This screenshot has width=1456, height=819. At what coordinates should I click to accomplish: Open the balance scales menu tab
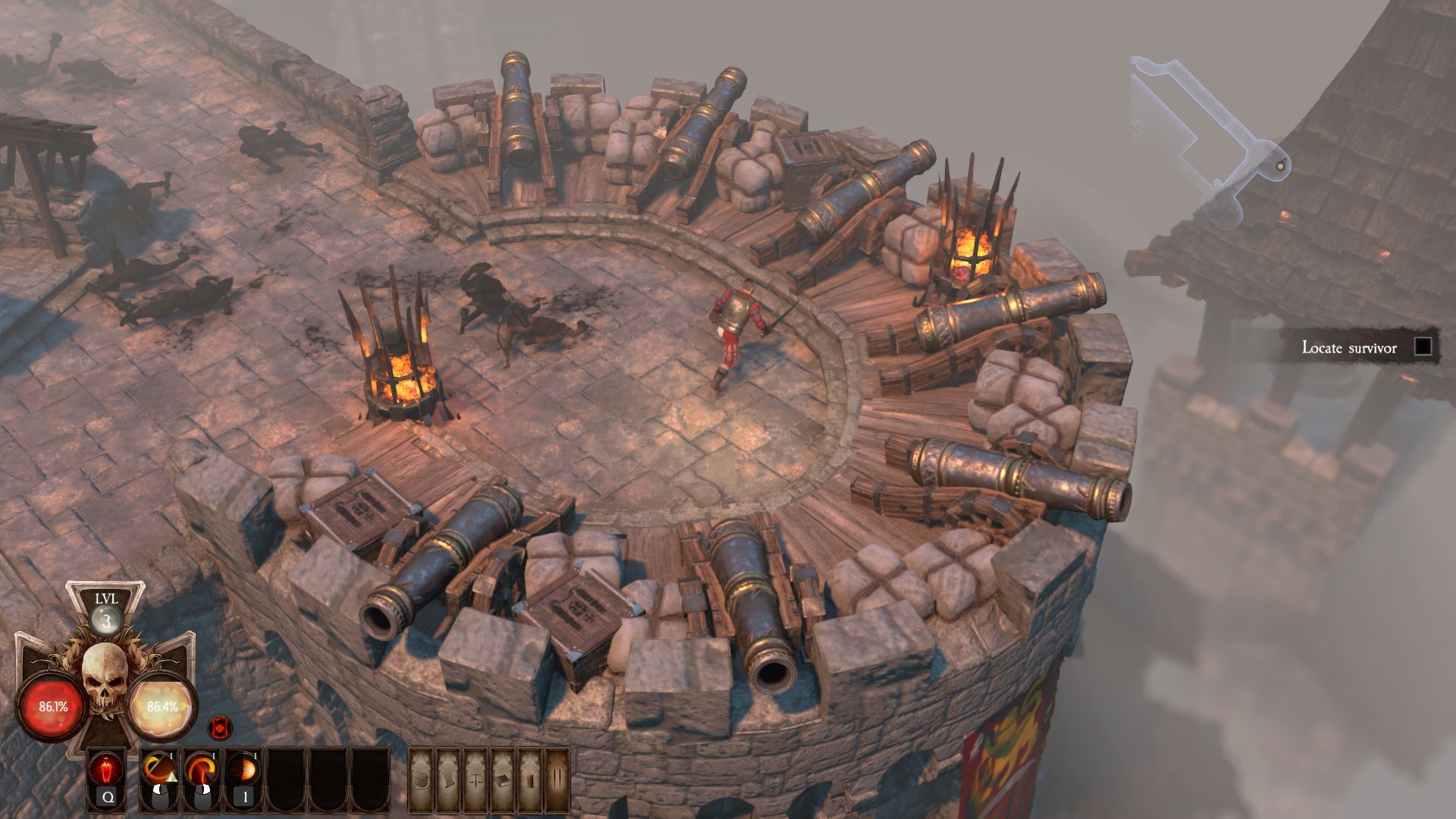point(475,780)
